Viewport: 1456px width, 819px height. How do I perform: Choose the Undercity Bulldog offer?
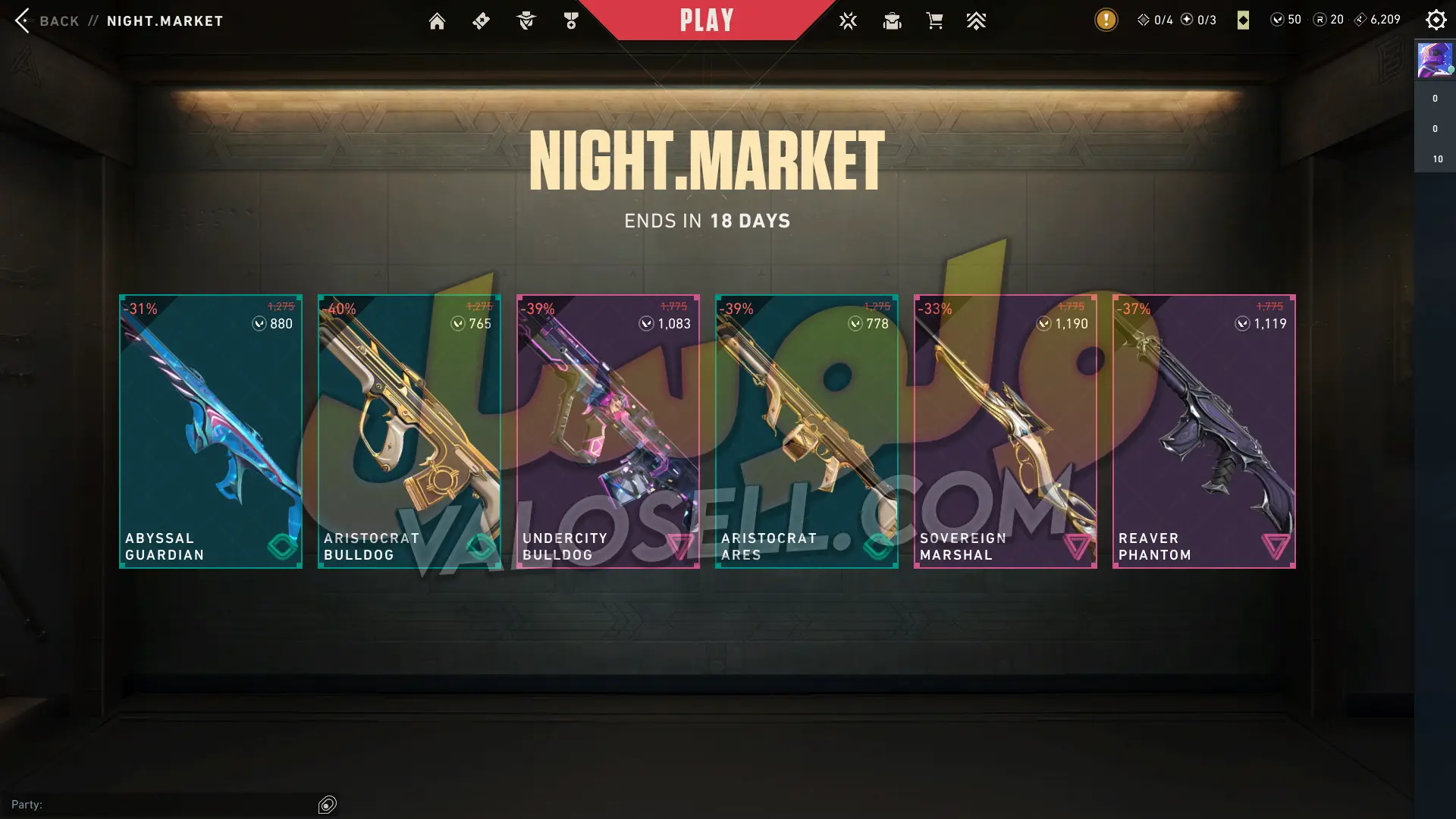click(x=608, y=431)
